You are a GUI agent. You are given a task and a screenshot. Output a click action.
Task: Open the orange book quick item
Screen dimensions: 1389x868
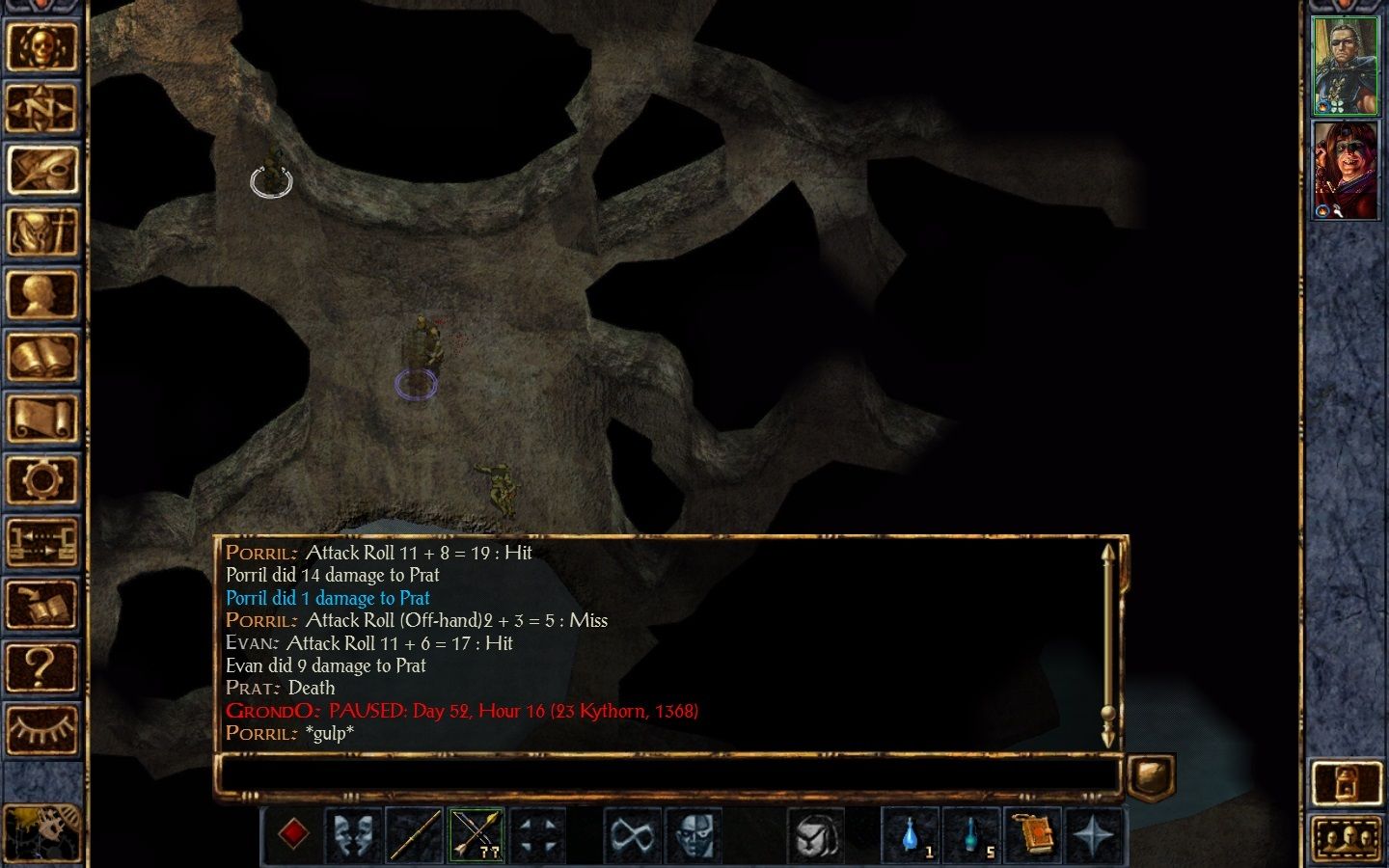[1033, 834]
